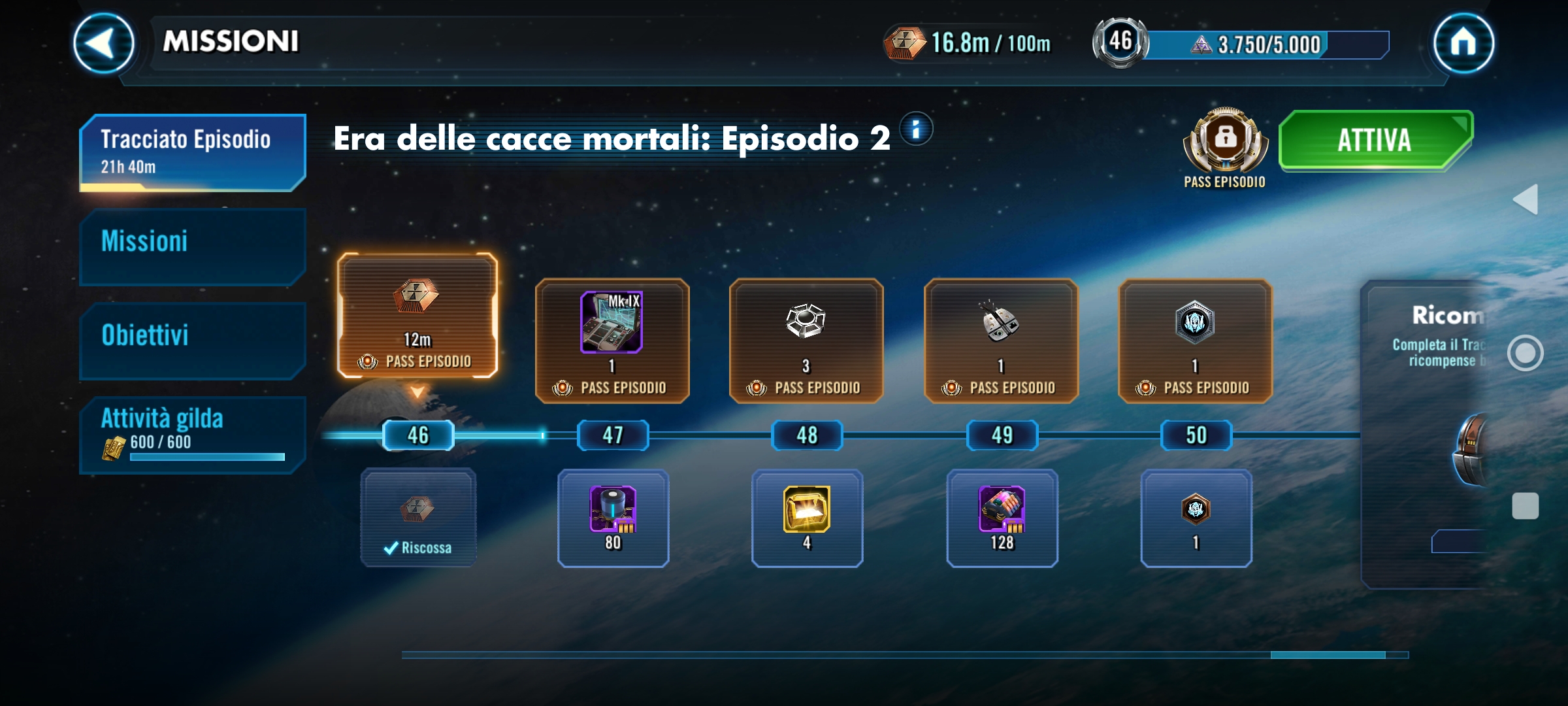Click the locked Pass Episodio badge
The width and height of the screenshot is (1568, 706).
coord(1225,141)
